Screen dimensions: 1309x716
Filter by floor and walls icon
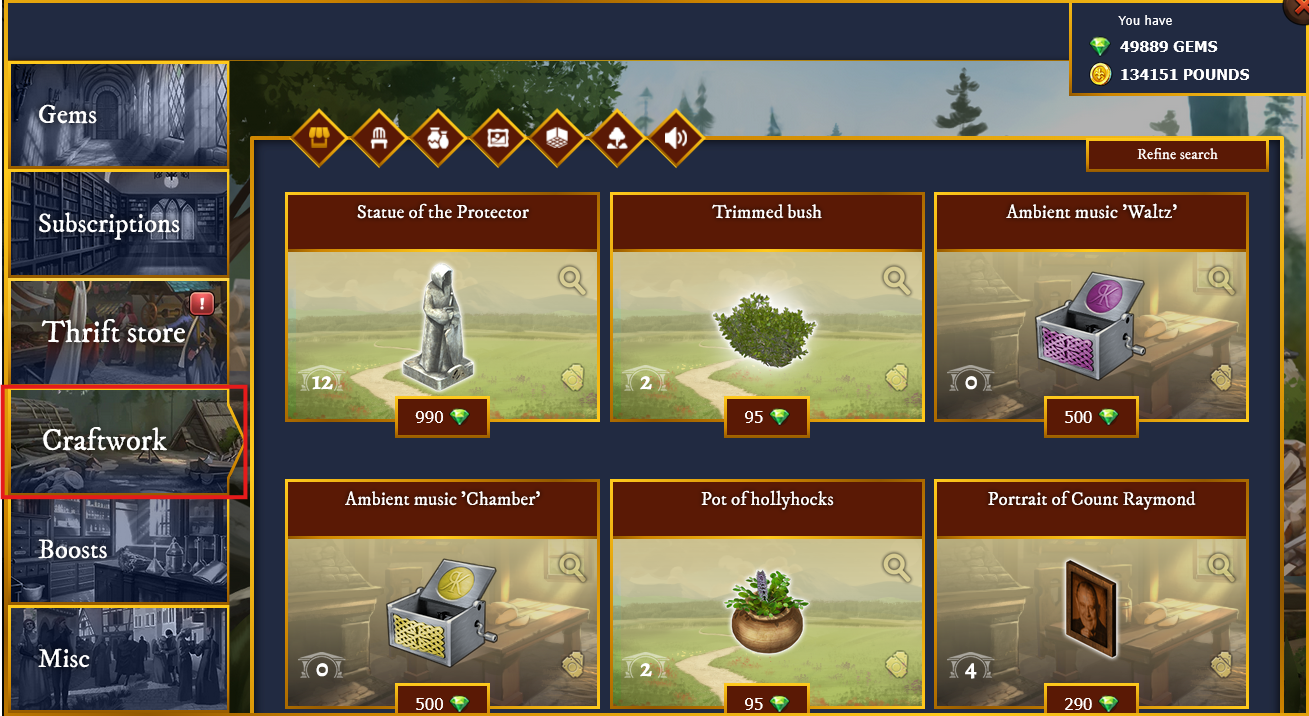pos(557,138)
